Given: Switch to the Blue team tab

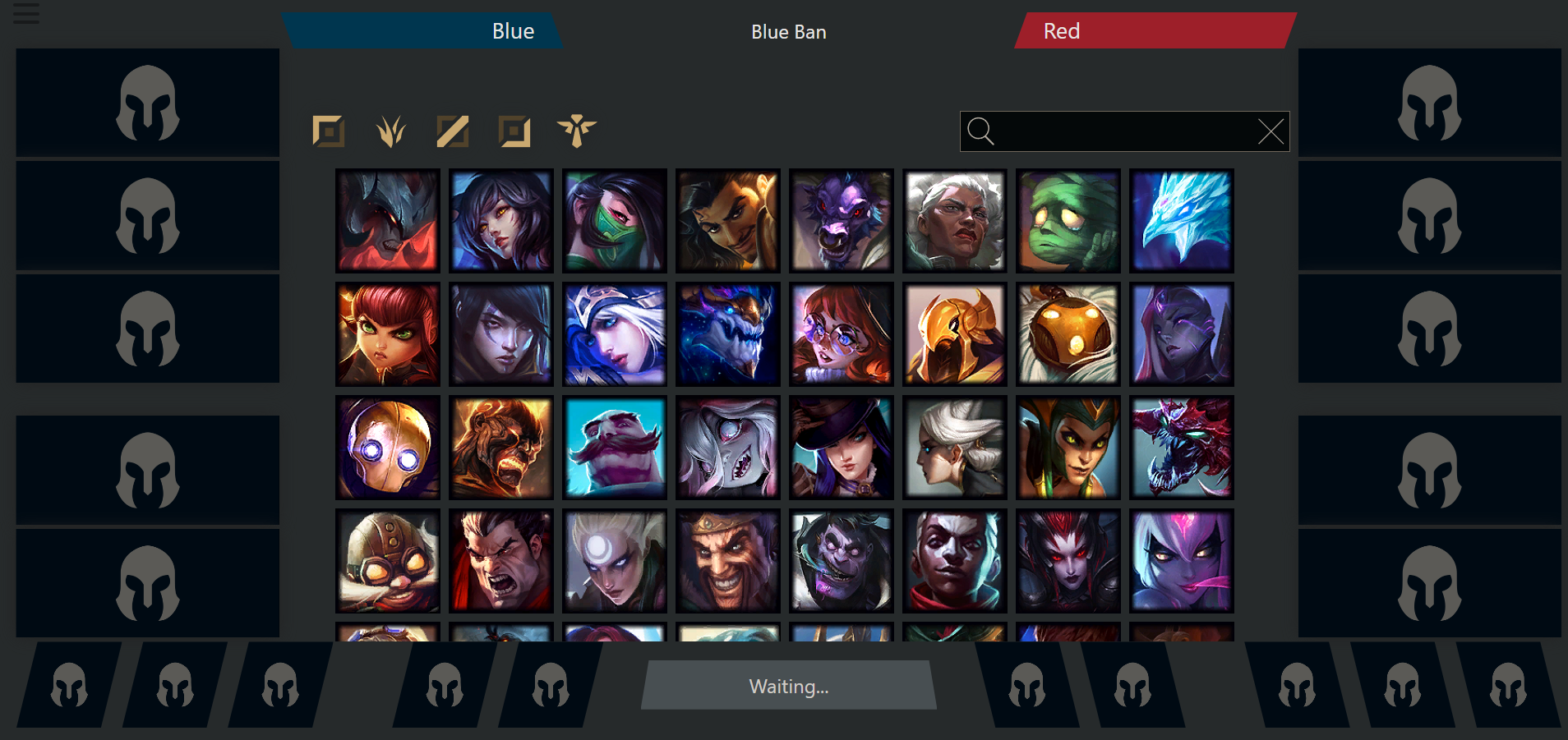Looking at the screenshot, I should click(x=513, y=31).
